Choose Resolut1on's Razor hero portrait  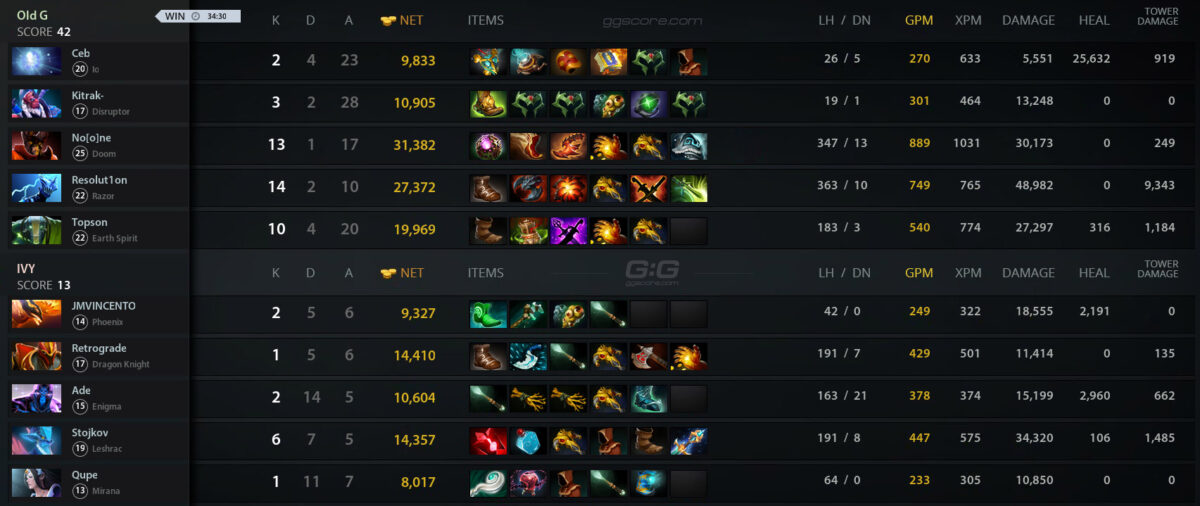pyautogui.click(x=36, y=188)
